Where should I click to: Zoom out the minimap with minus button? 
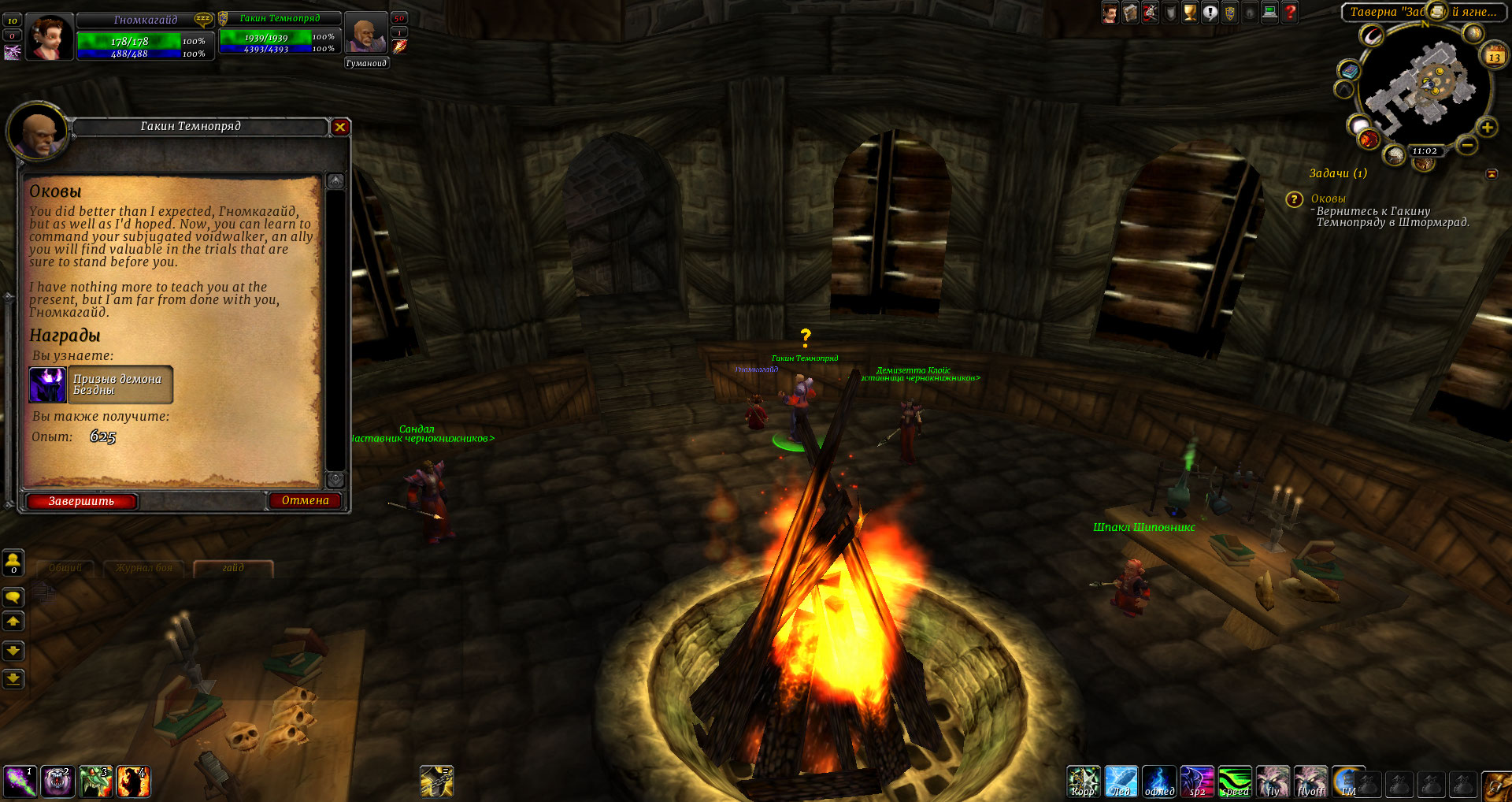tap(1466, 145)
